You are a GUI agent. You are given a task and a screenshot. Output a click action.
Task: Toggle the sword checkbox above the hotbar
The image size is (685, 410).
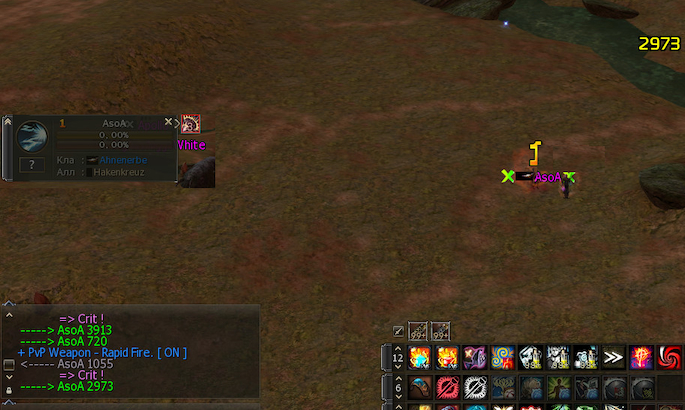[x=399, y=331]
